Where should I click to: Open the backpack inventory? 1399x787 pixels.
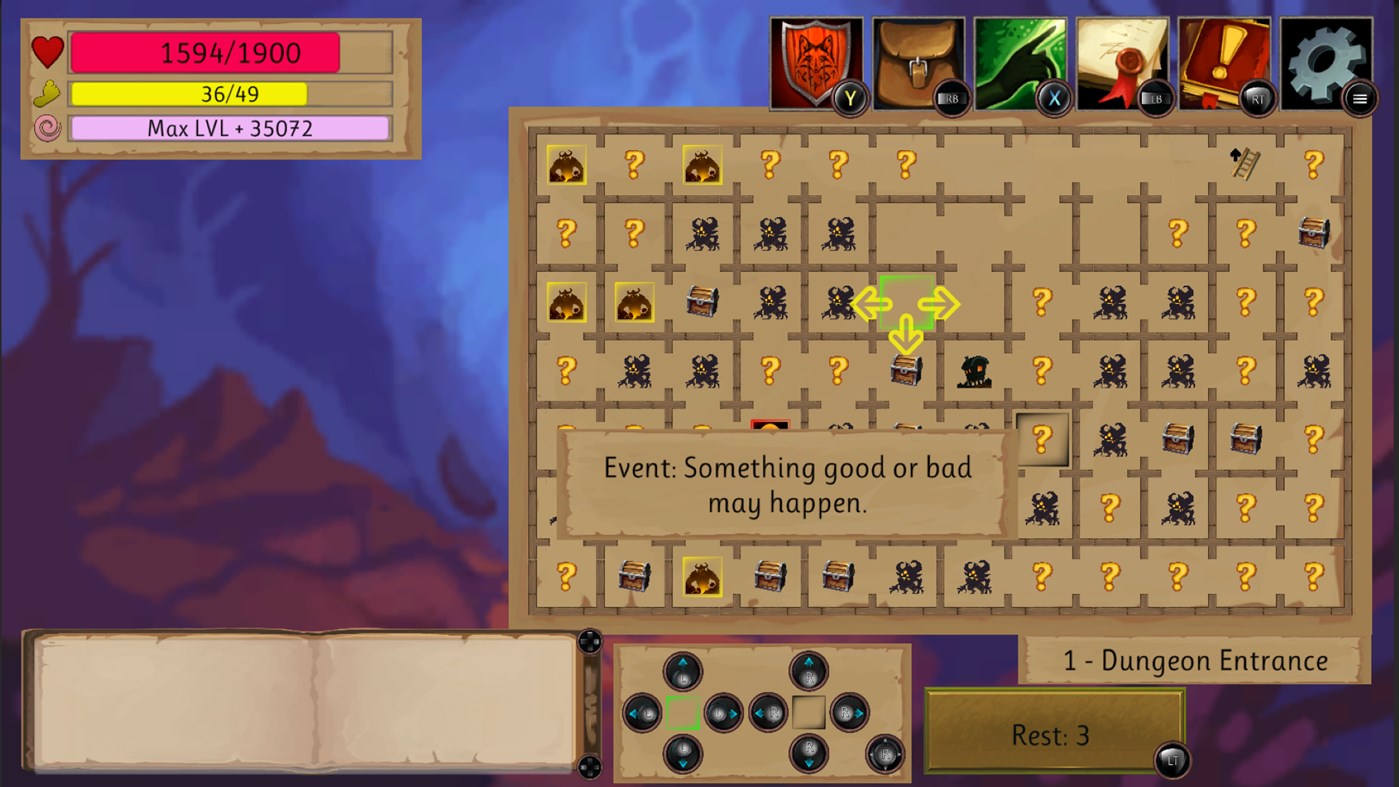click(x=918, y=60)
